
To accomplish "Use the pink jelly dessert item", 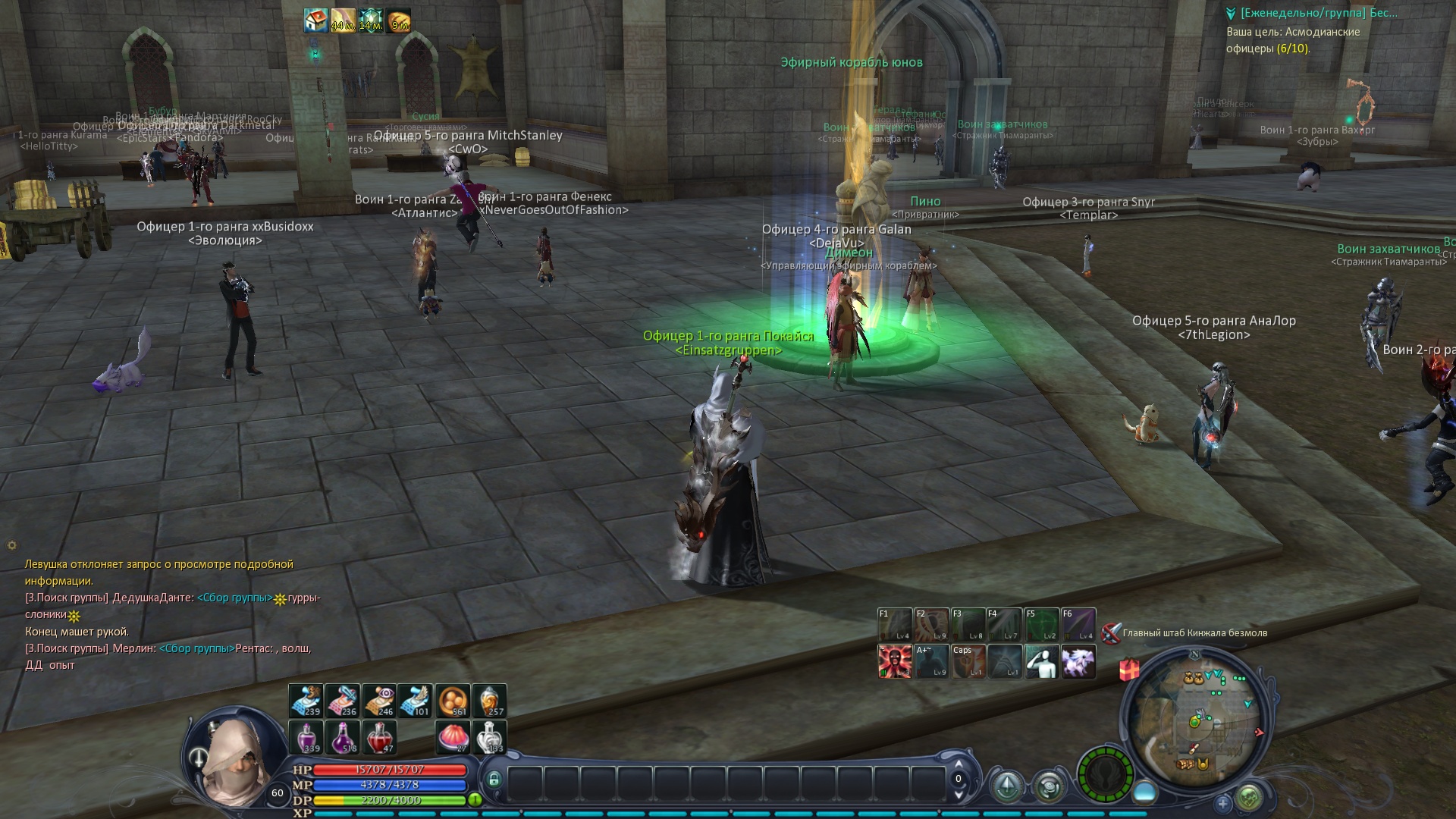I will tap(453, 737).
